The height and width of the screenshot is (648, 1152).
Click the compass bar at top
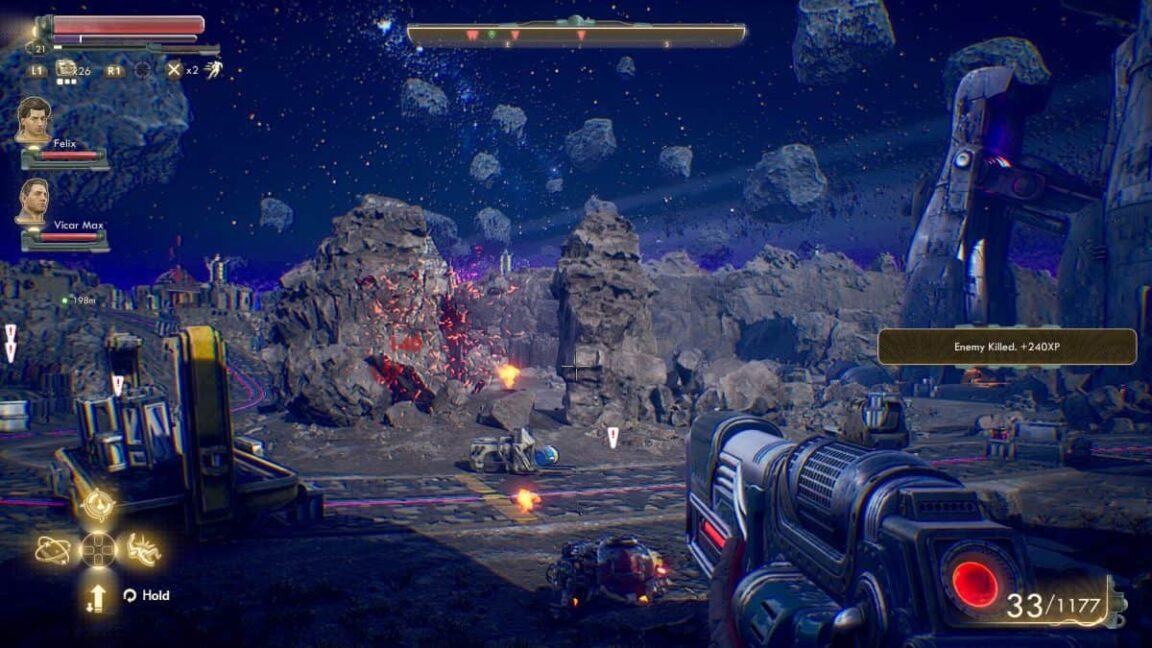576,35
